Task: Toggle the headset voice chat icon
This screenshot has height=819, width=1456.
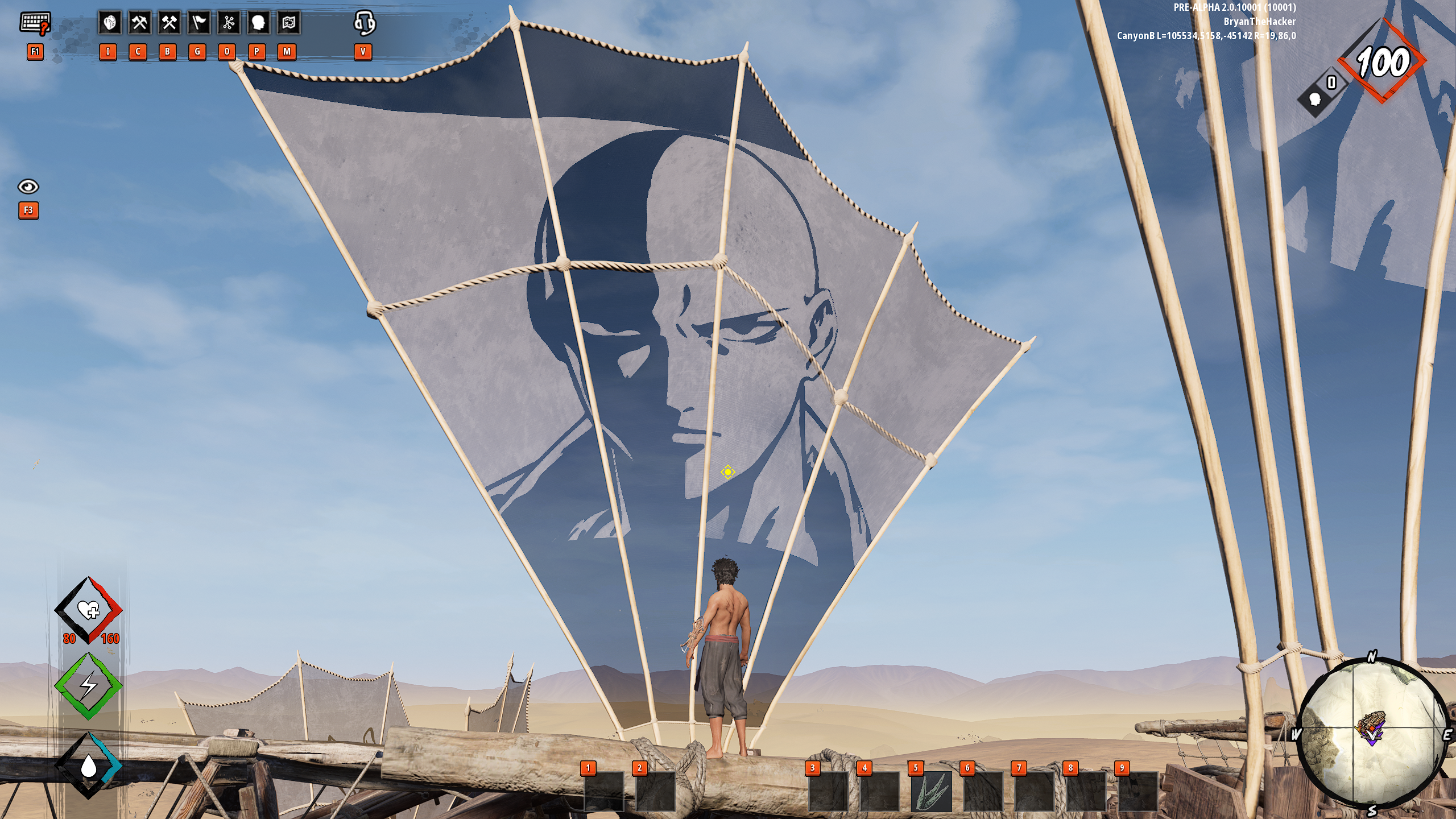Action: [x=364, y=23]
